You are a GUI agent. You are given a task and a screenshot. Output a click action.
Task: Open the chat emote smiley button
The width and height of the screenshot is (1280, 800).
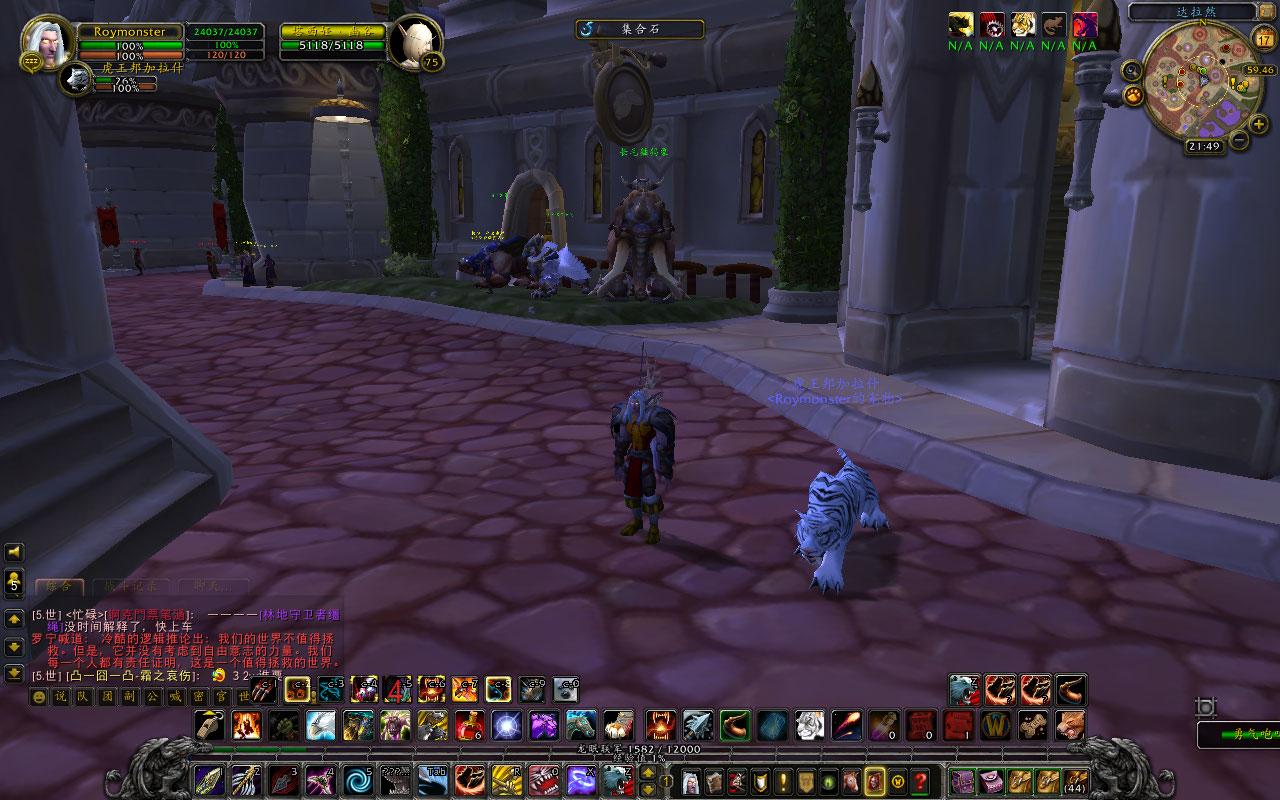pyautogui.click(x=39, y=697)
